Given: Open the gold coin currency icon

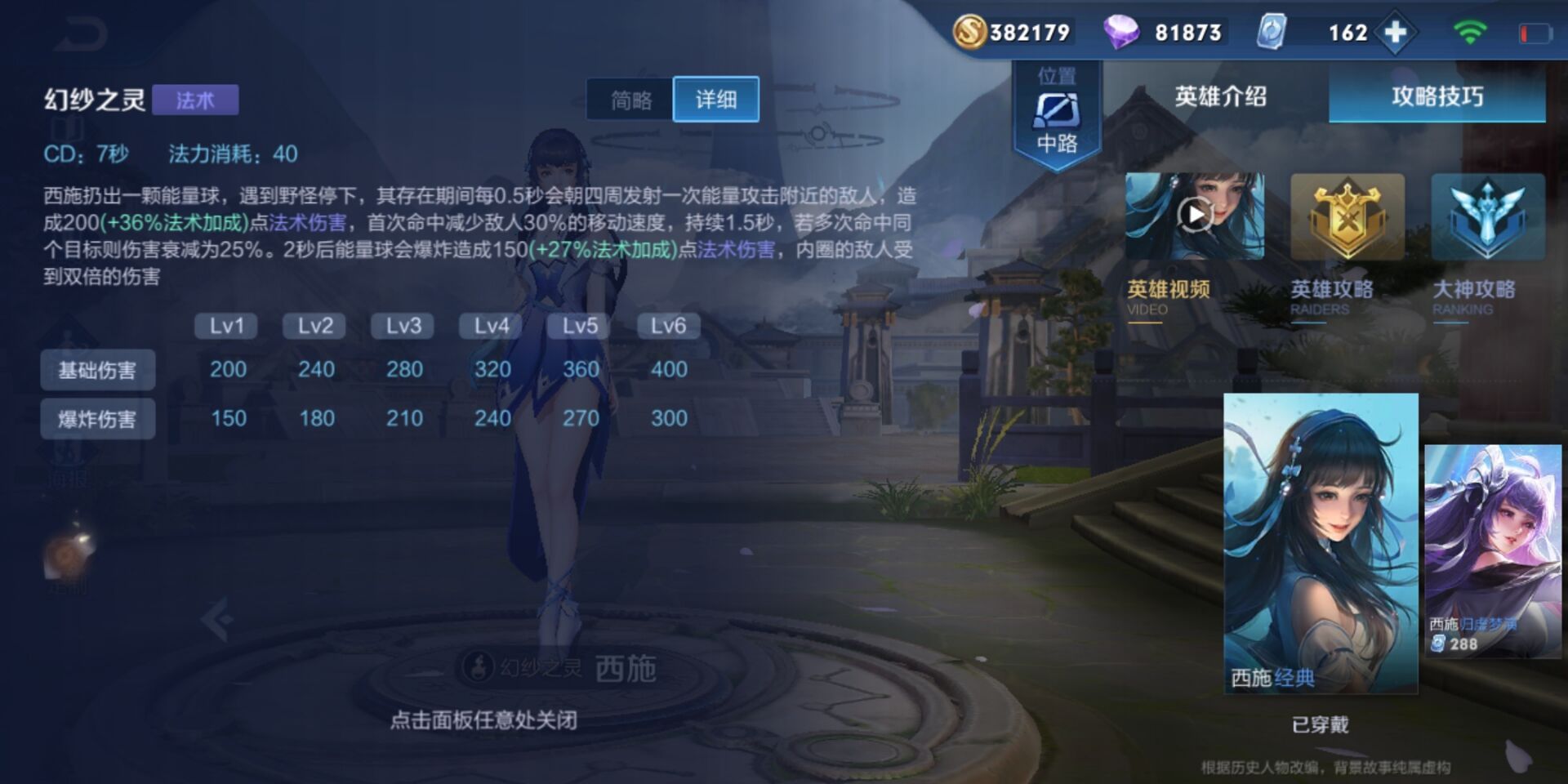Looking at the screenshot, I should coord(972,33).
